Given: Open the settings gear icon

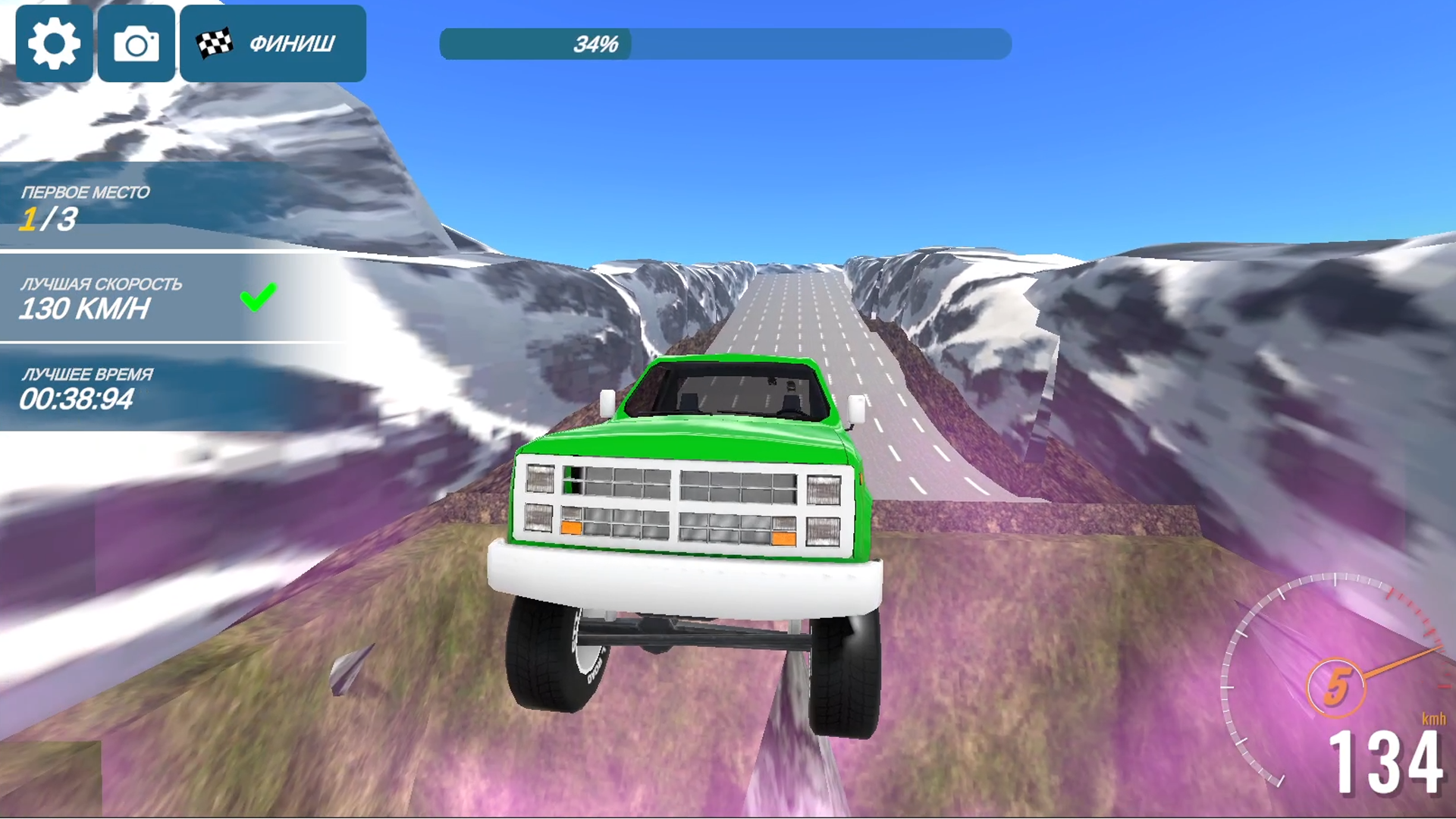Looking at the screenshot, I should tap(53, 43).
